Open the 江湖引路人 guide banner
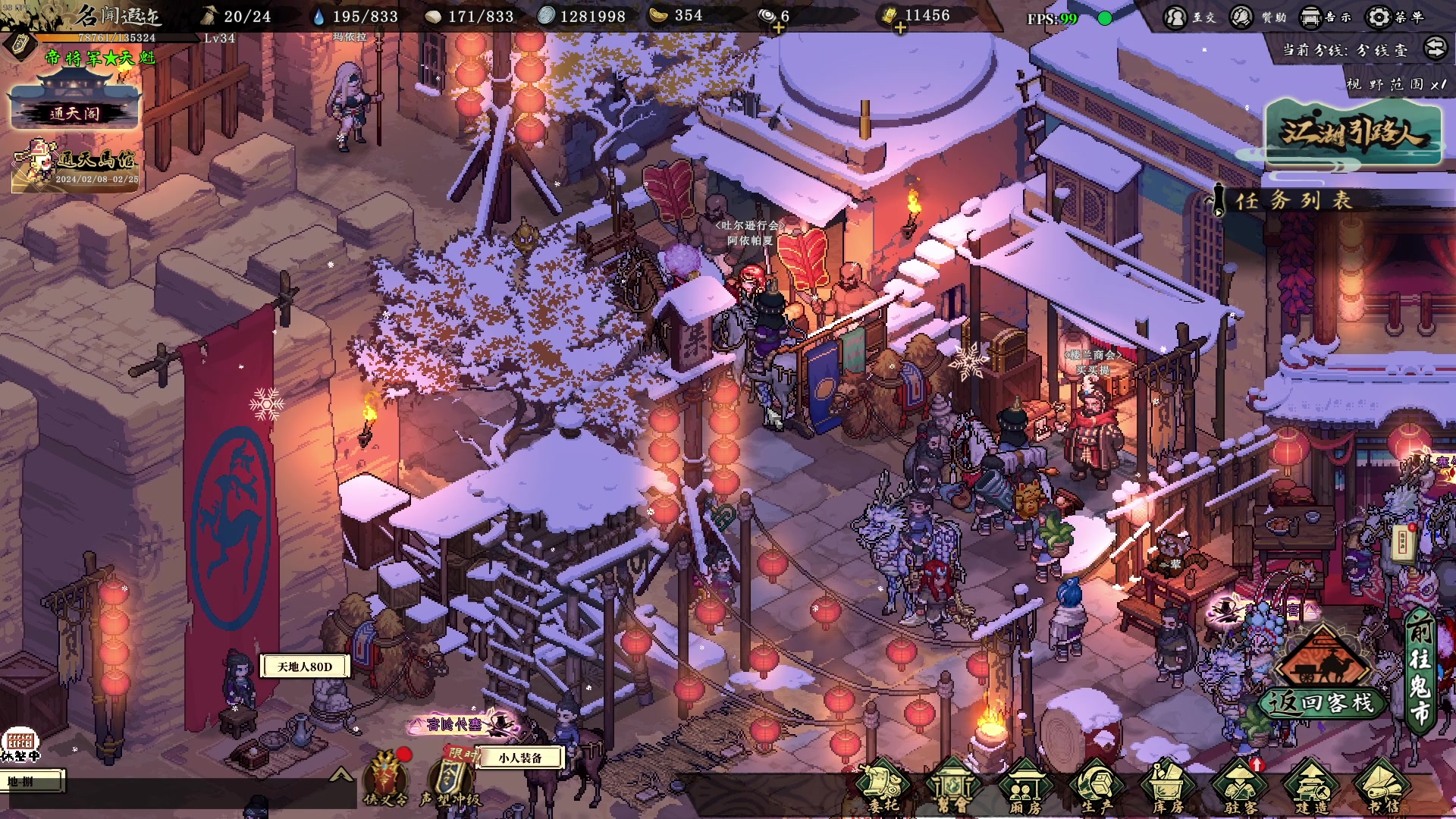1456x819 pixels. pos(1352,133)
